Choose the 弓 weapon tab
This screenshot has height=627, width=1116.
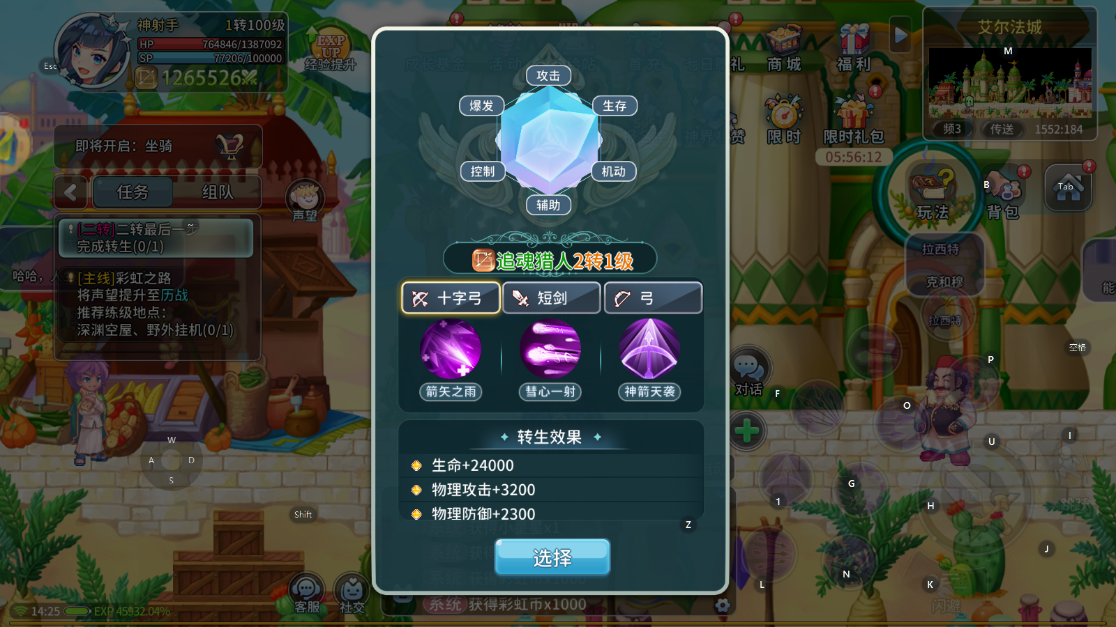652,298
